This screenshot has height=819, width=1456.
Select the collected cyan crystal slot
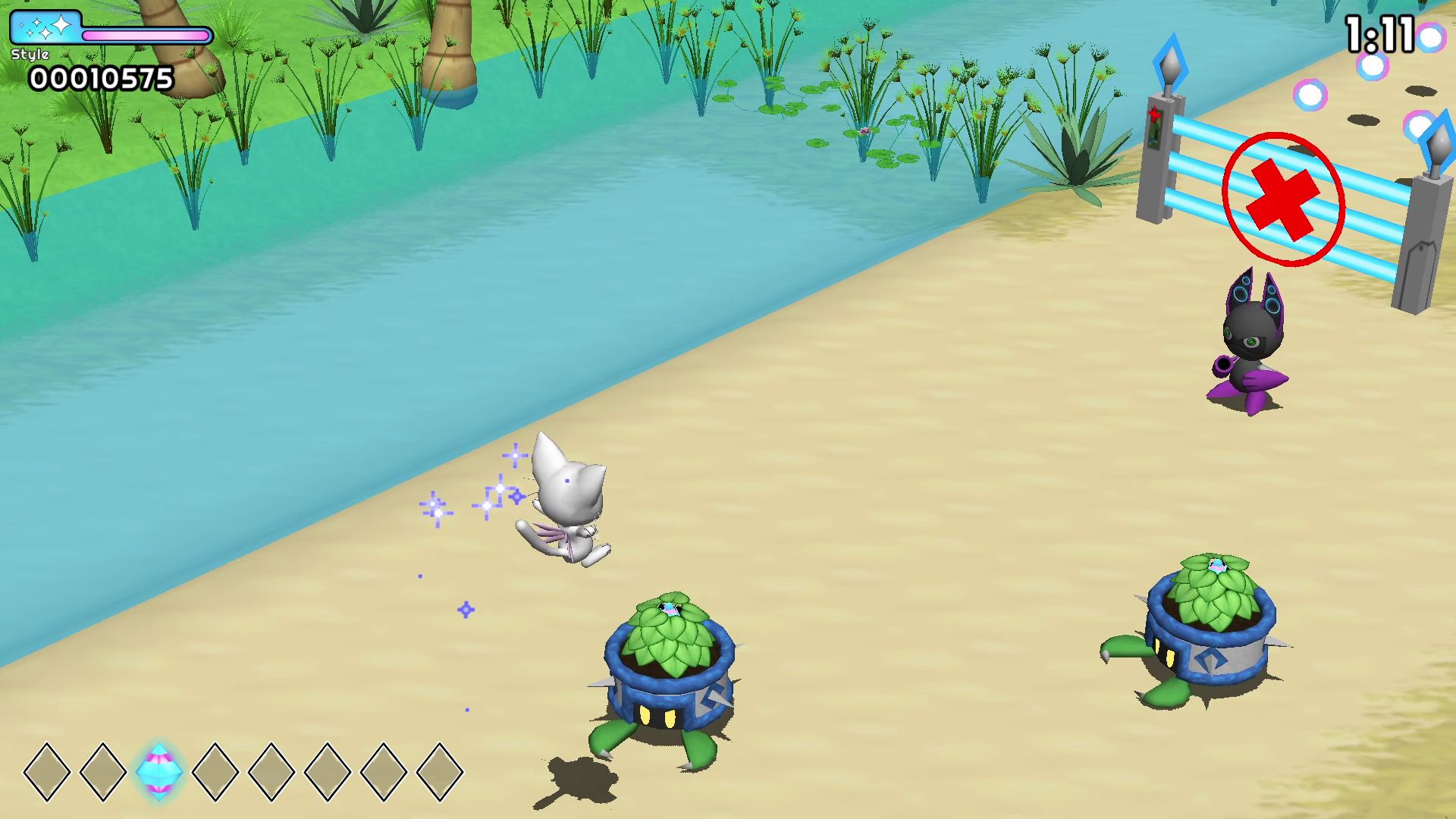[159, 771]
